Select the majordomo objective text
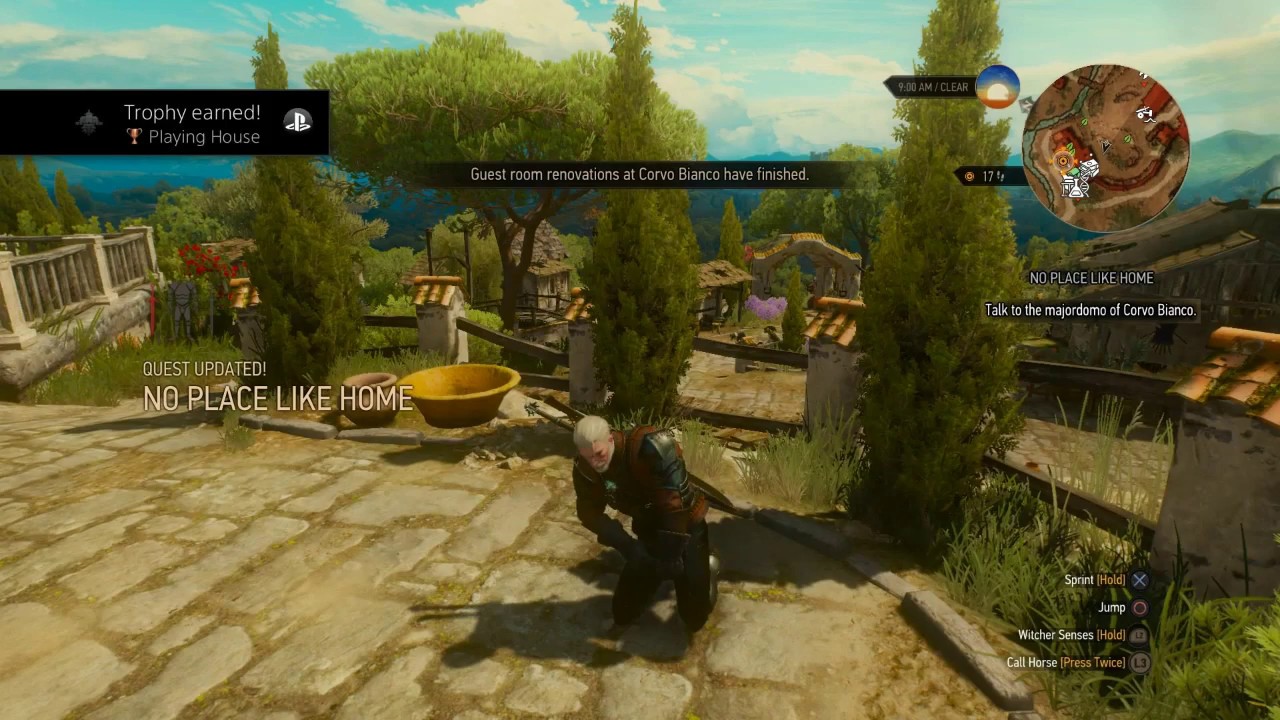Image resolution: width=1280 pixels, height=720 pixels. point(1090,310)
